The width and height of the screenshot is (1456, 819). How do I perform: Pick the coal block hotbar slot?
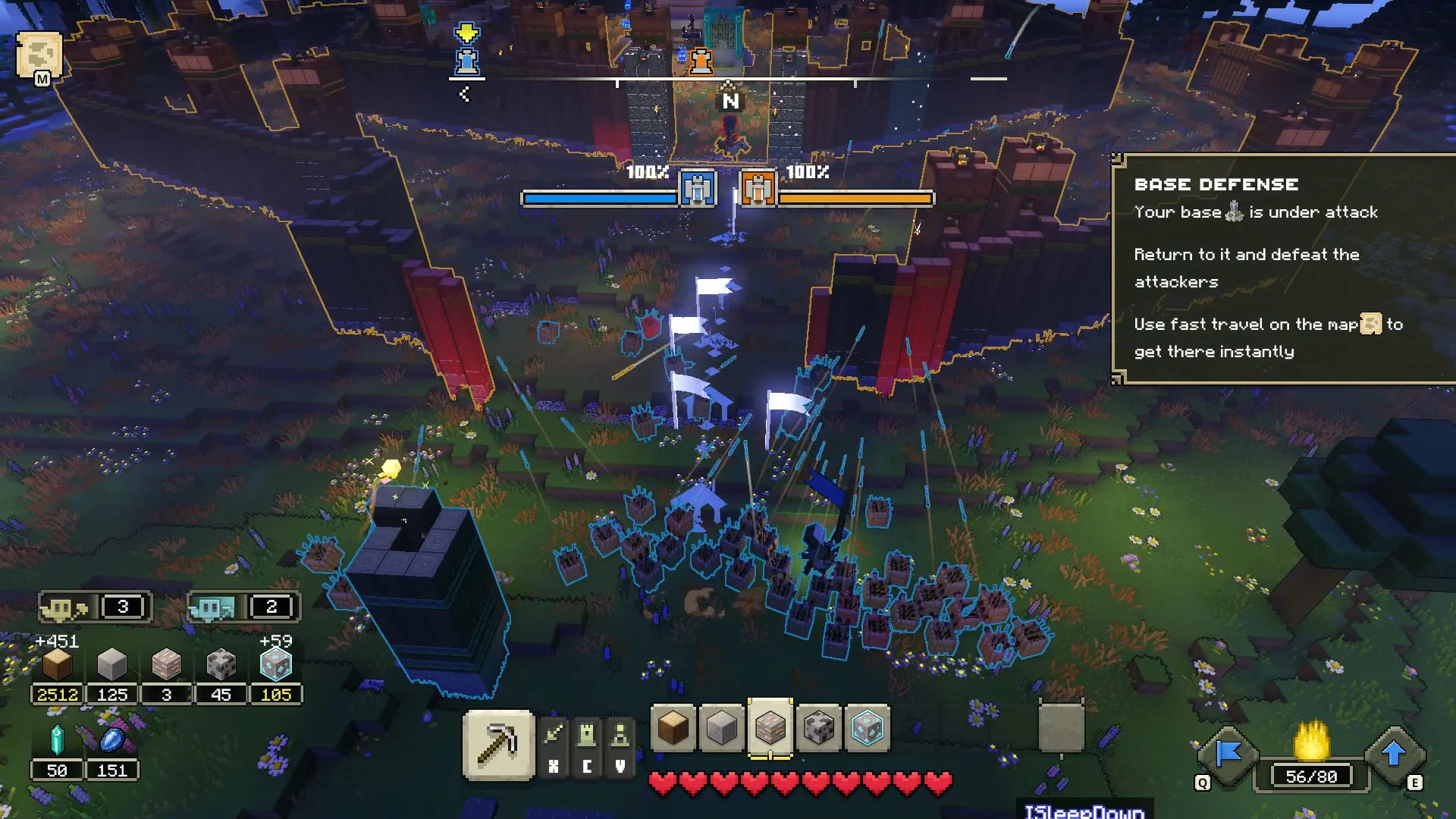point(818,728)
